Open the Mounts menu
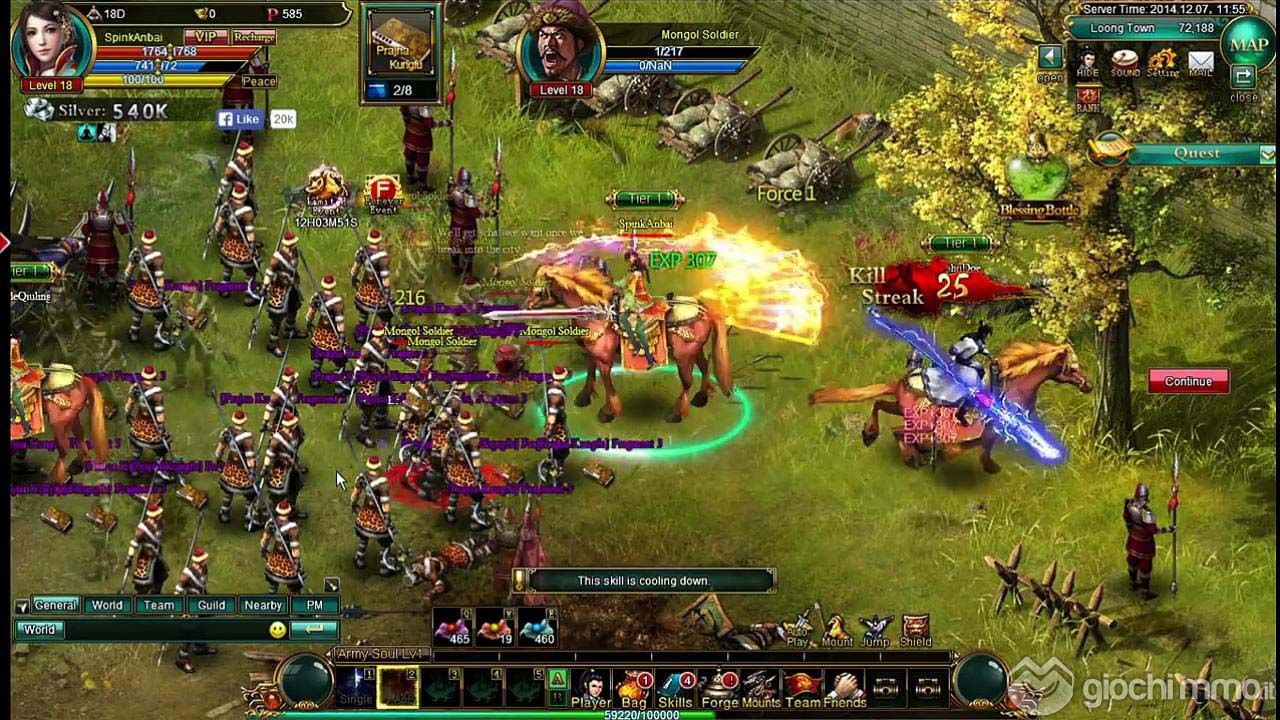 [x=761, y=688]
